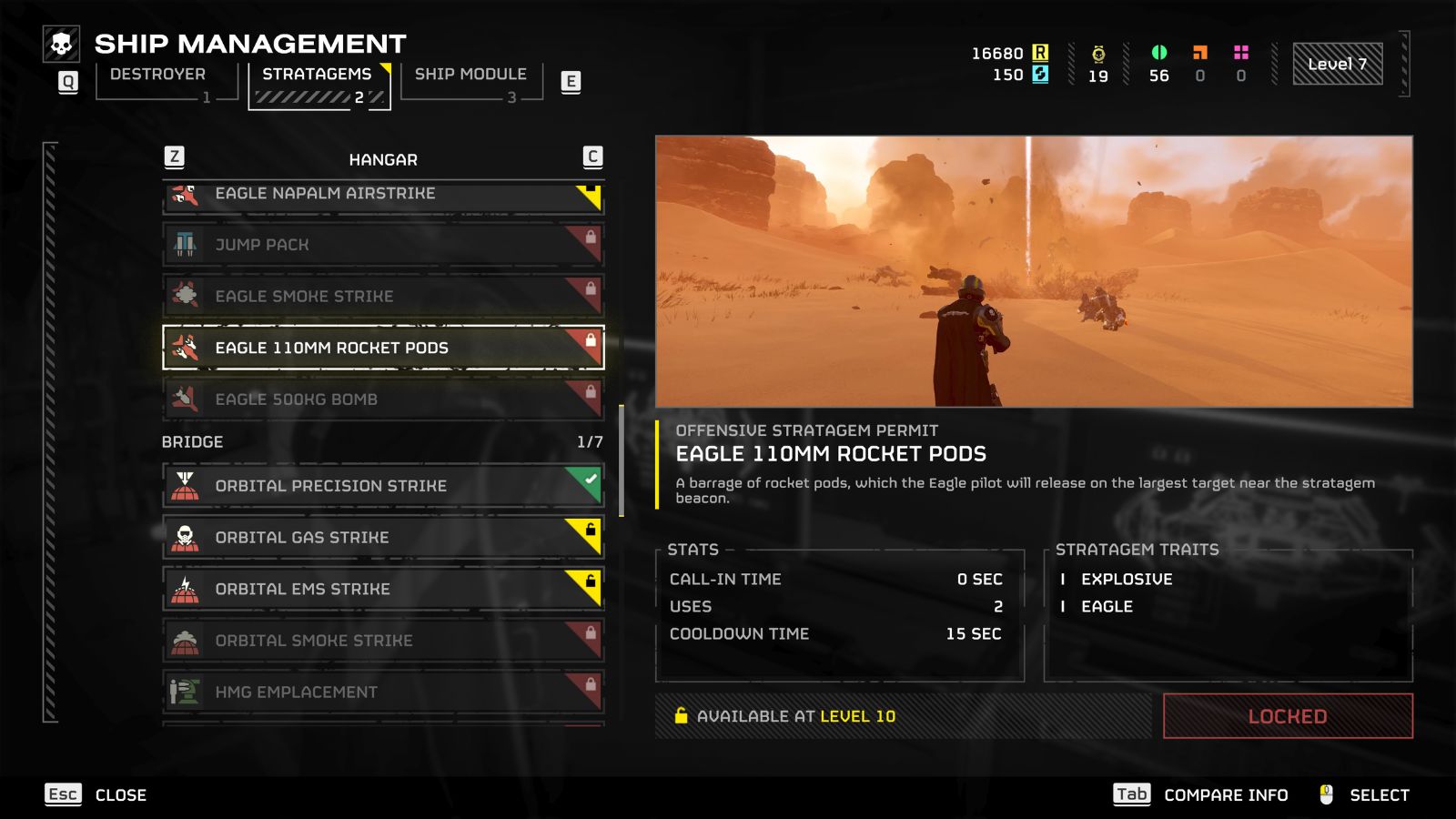Open Orbital EMS Strike details
The width and height of the screenshot is (1456, 819).
382,589
